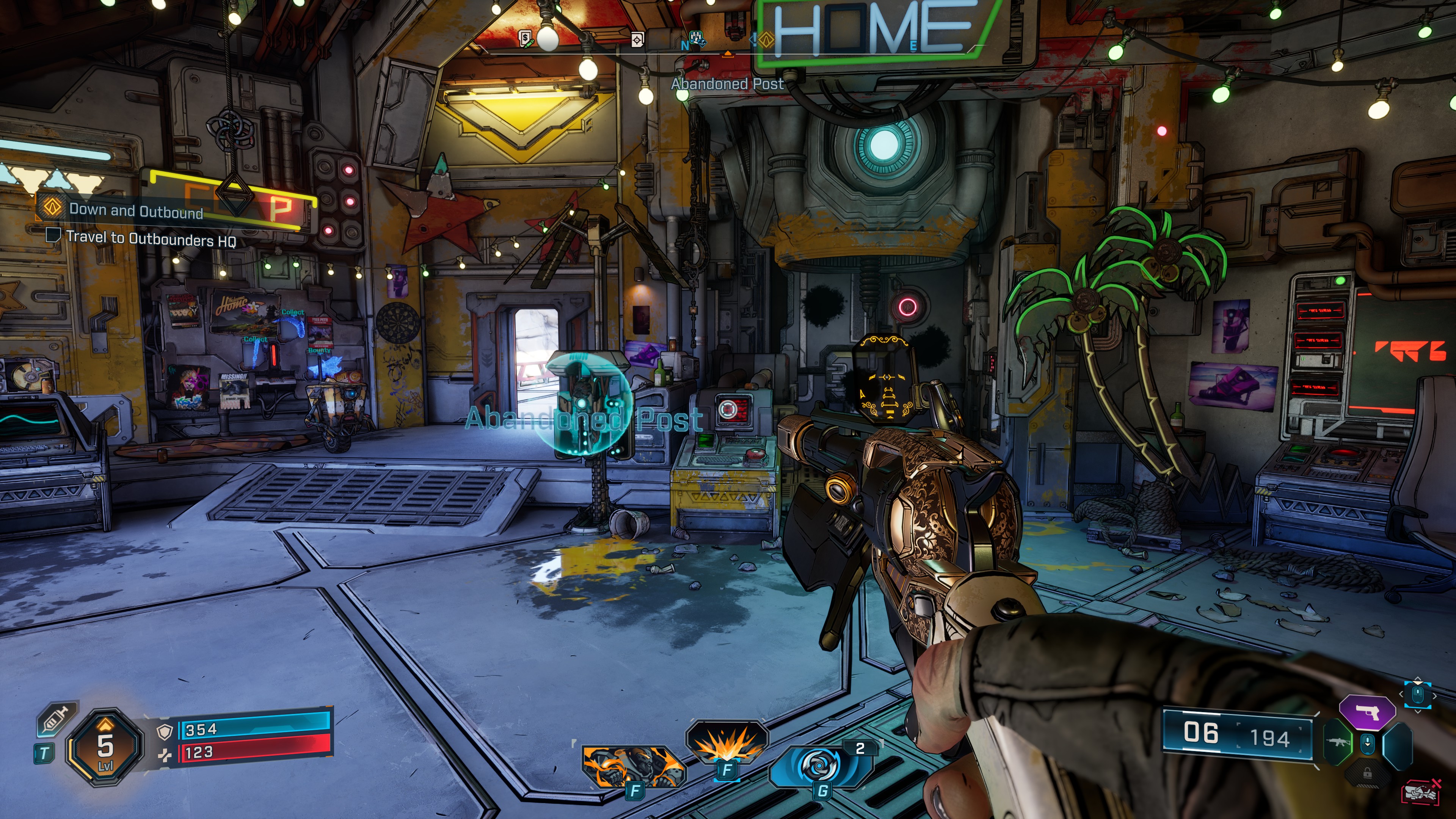Select the blue swirl ordnance icon
Image resolution: width=1456 pixels, height=819 pixels.
pos(819,766)
